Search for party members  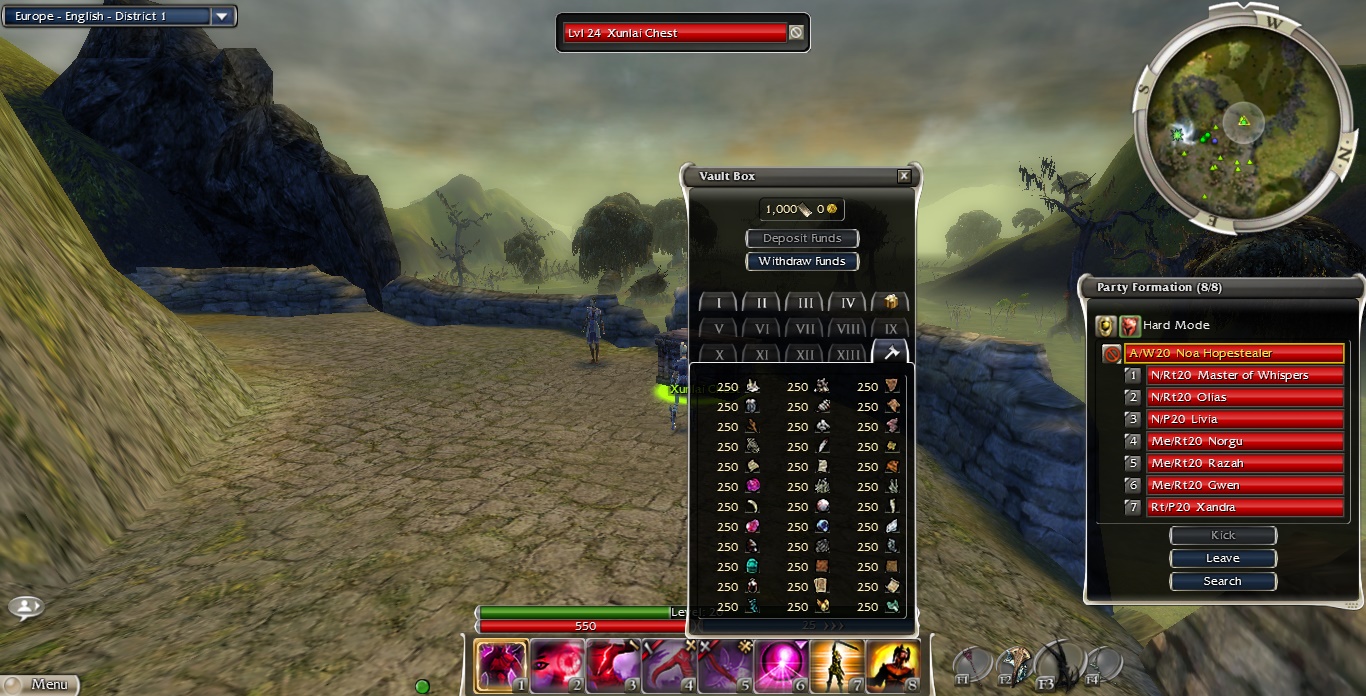click(1223, 581)
